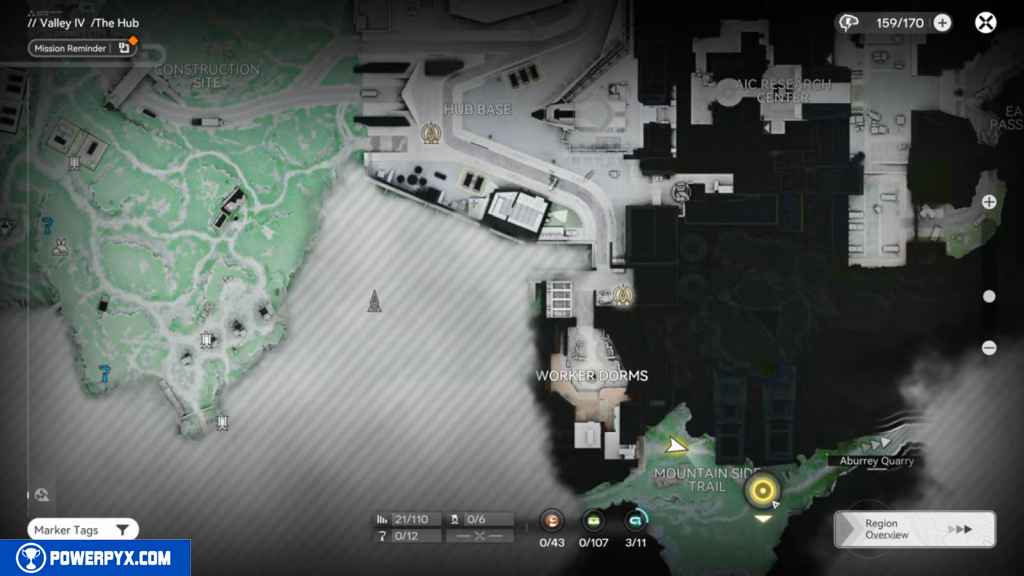1024x576 pixels.
Task: Select the Hub Base fast-travel marker
Action: click(x=431, y=132)
